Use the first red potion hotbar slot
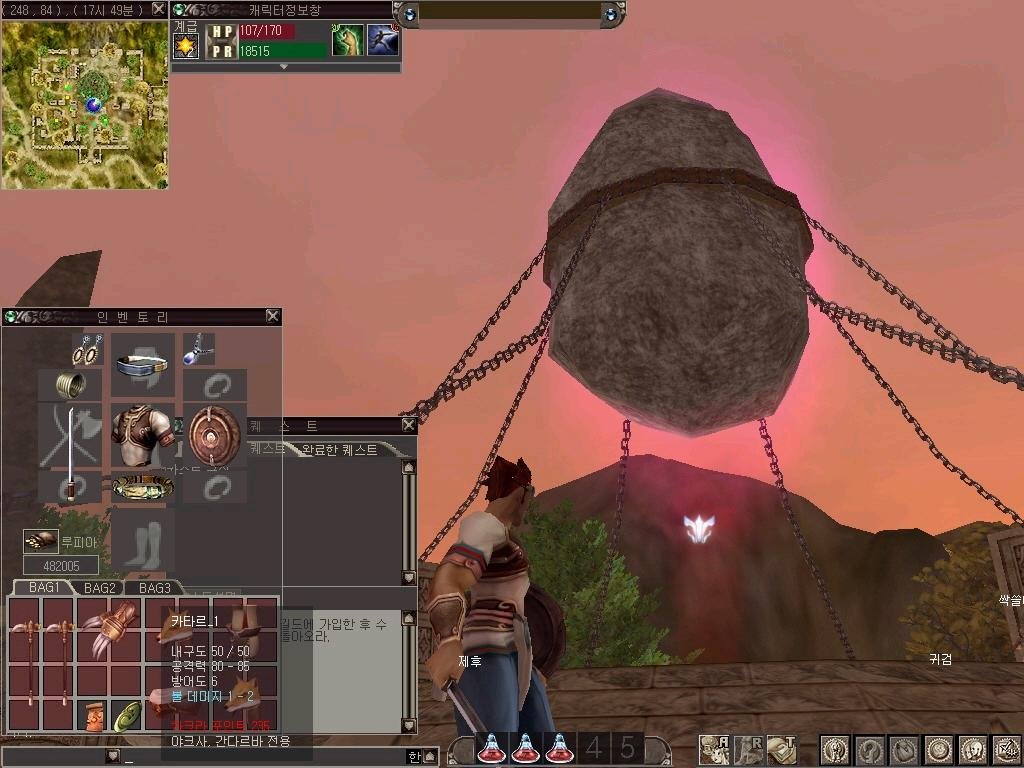1024x768 pixels. (x=491, y=748)
